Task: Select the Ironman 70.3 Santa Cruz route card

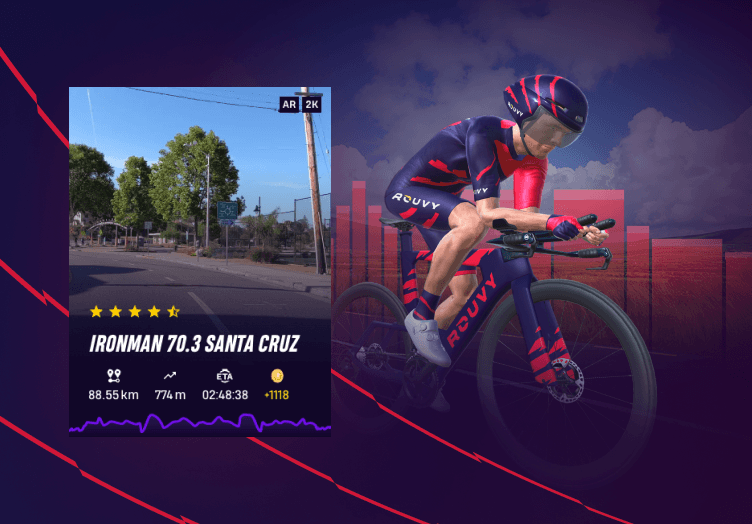Action: pos(199,345)
